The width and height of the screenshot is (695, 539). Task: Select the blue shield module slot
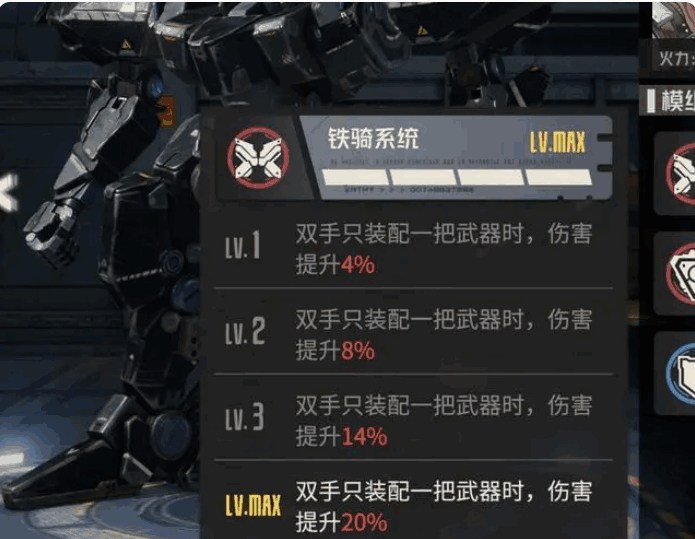681,368
